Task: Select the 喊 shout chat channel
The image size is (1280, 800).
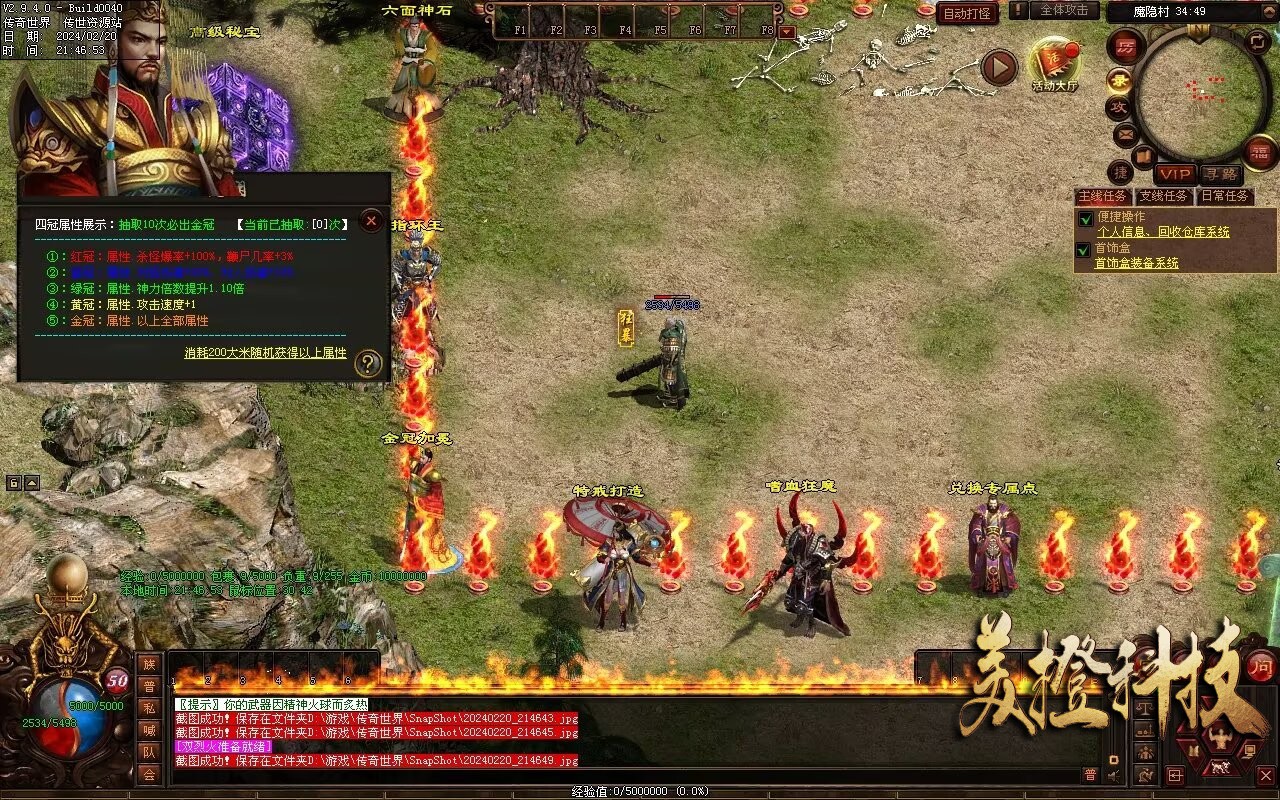Action: point(149,730)
